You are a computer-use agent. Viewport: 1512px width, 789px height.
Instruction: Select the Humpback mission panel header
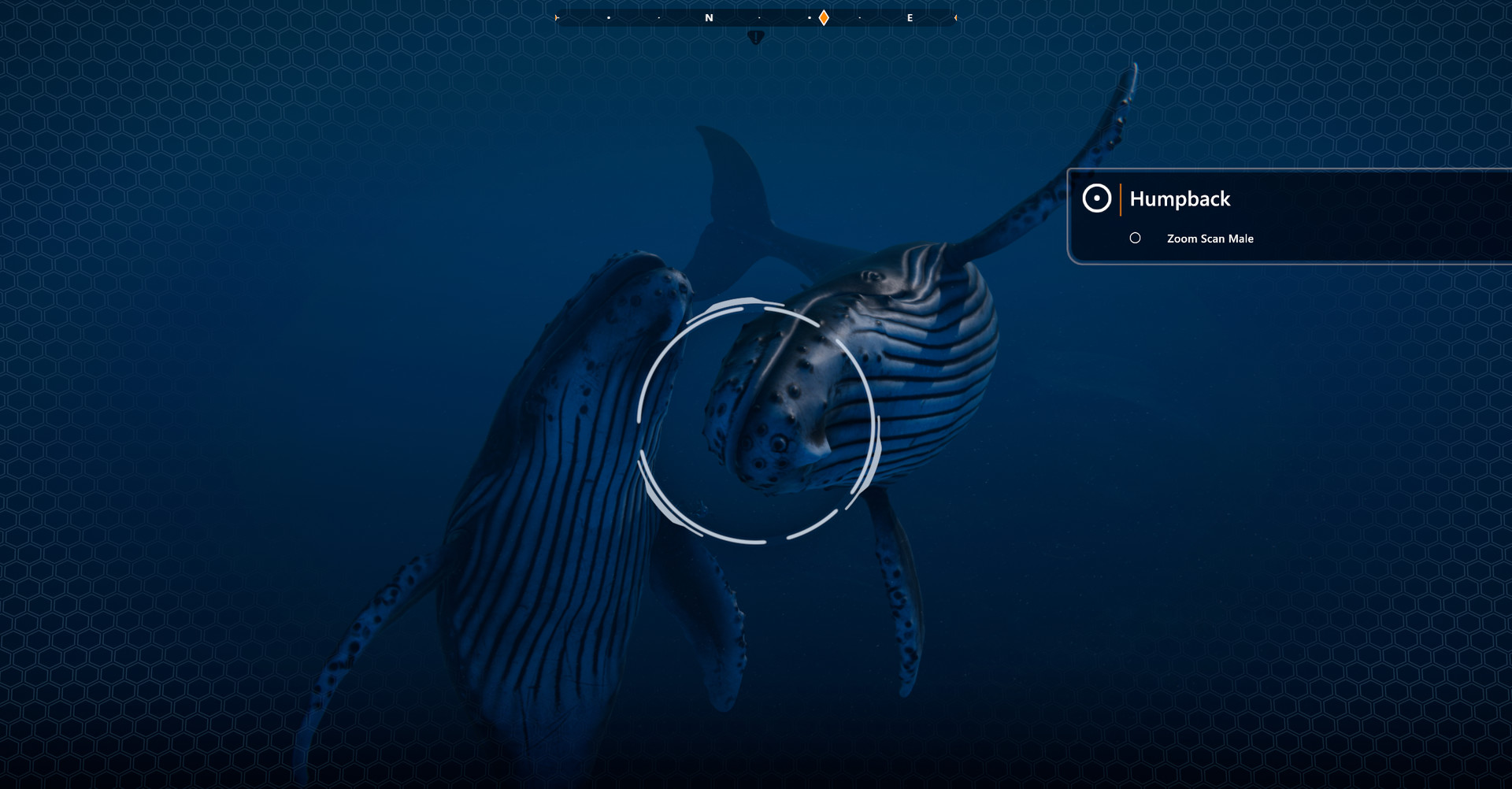pyautogui.click(x=1179, y=199)
